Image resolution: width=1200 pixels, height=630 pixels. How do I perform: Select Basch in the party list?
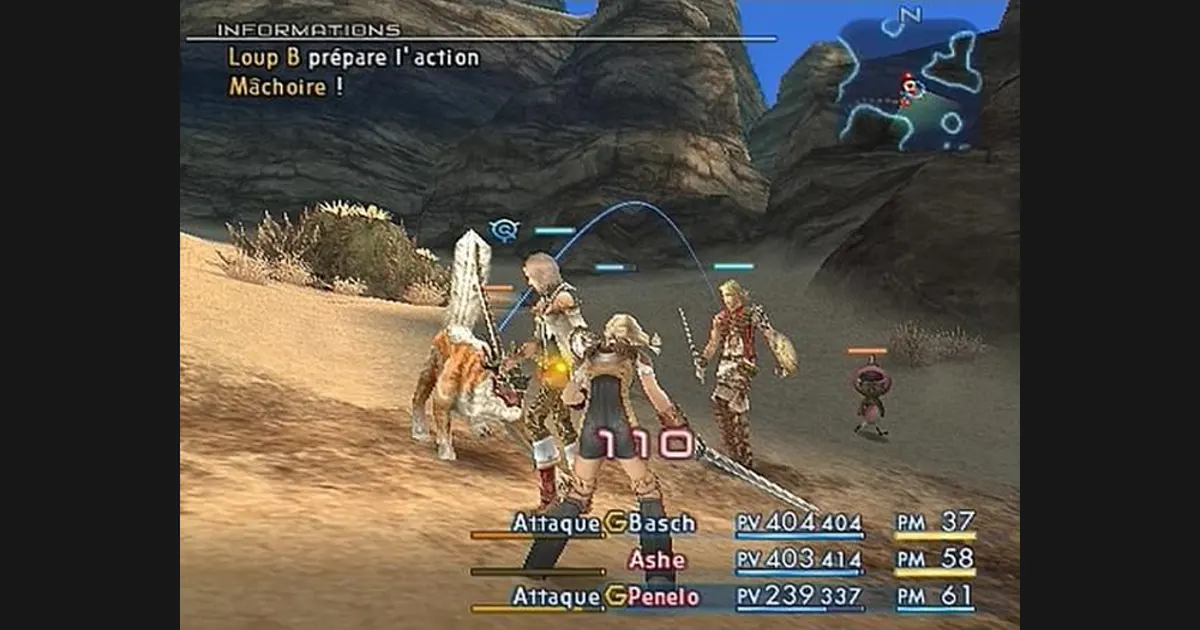(661, 523)
